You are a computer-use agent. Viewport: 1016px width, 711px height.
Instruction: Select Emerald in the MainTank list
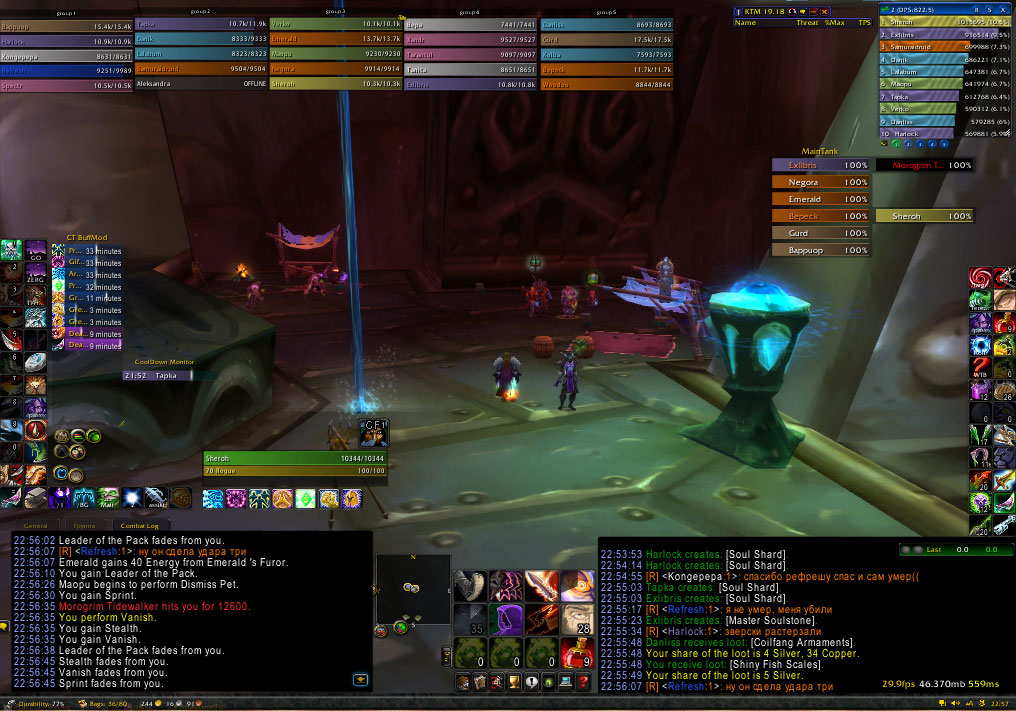pos(820,199)
